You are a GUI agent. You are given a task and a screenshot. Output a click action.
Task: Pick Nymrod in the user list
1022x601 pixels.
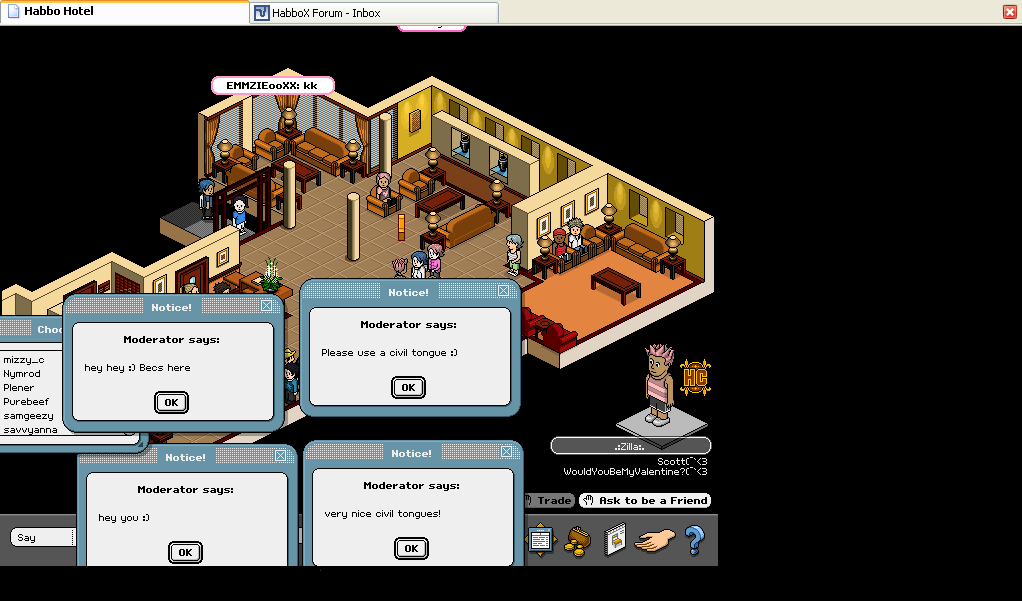pos(22,373)
